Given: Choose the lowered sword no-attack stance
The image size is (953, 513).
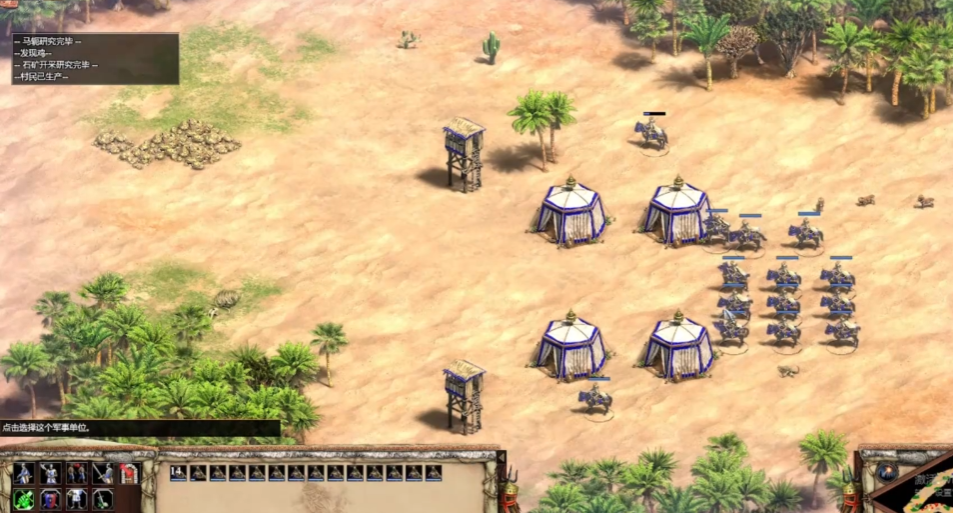Looking at the screenshot, I should (103, 498).
